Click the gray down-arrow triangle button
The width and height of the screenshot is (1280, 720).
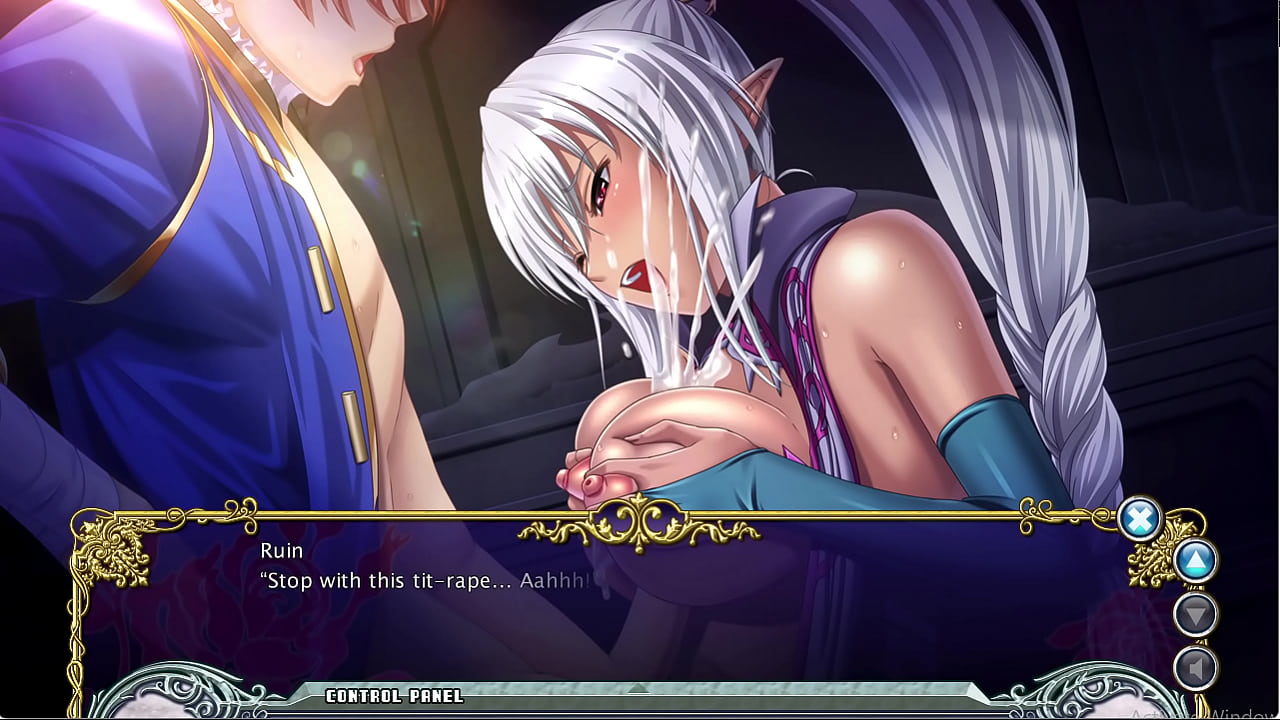1195,614
